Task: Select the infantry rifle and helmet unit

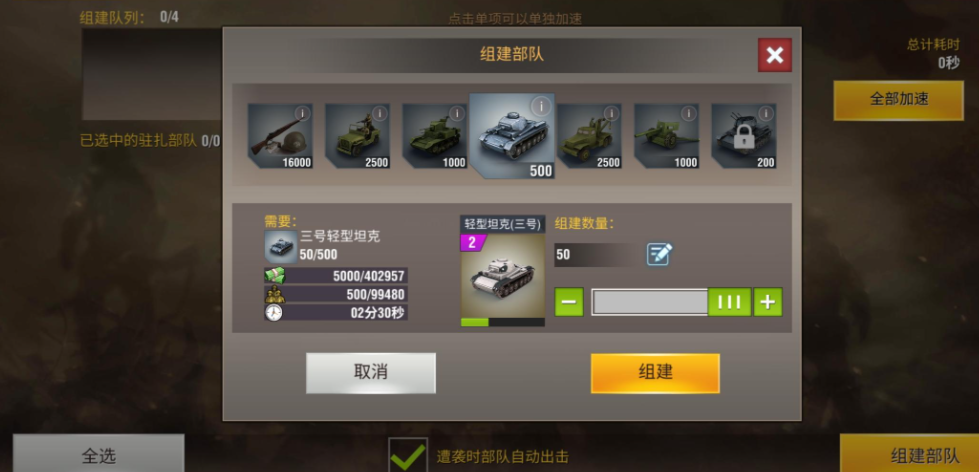Action: coord(280,136)
